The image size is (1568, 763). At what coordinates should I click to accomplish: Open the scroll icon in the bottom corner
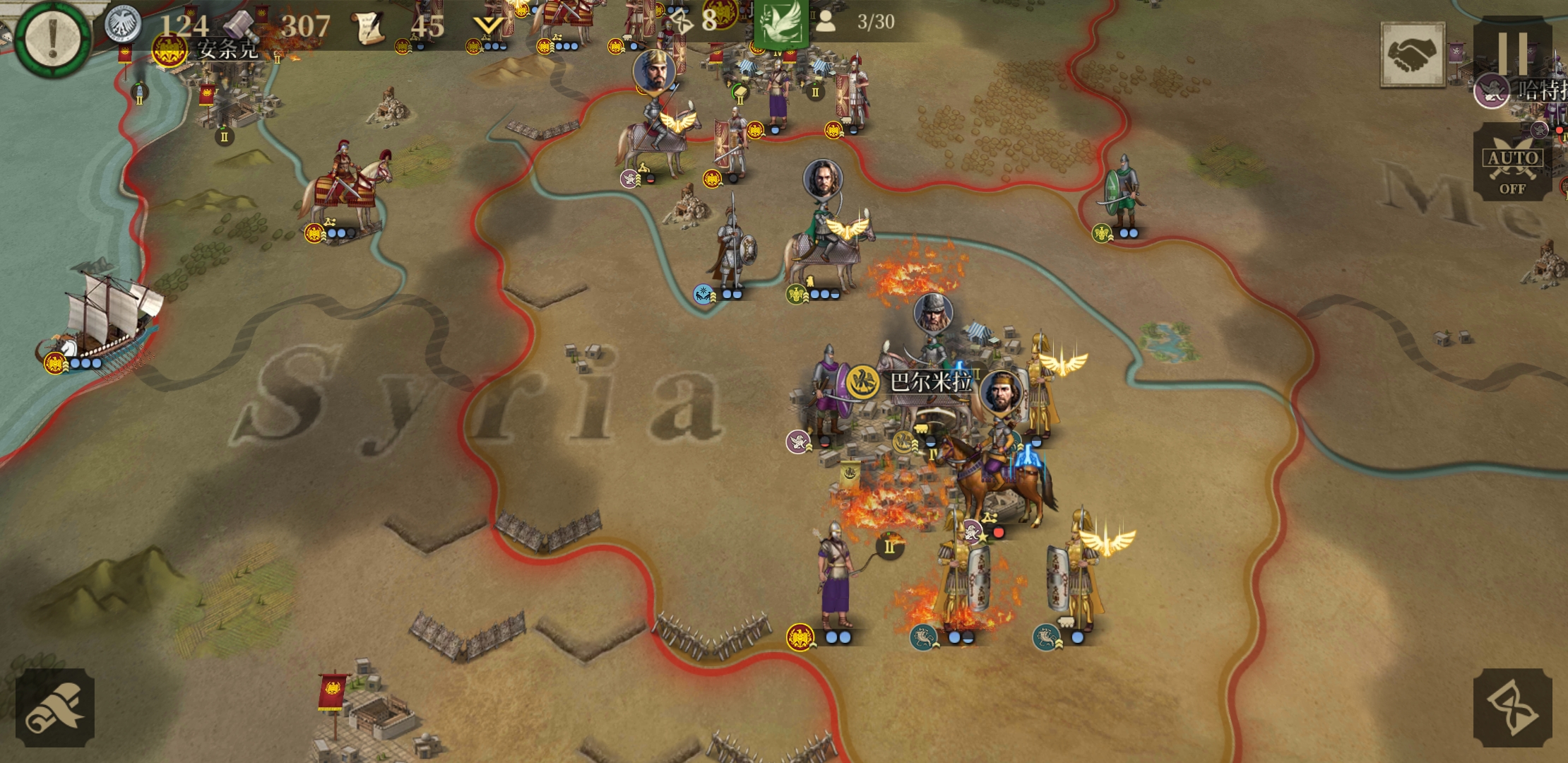tap(55, 707)
